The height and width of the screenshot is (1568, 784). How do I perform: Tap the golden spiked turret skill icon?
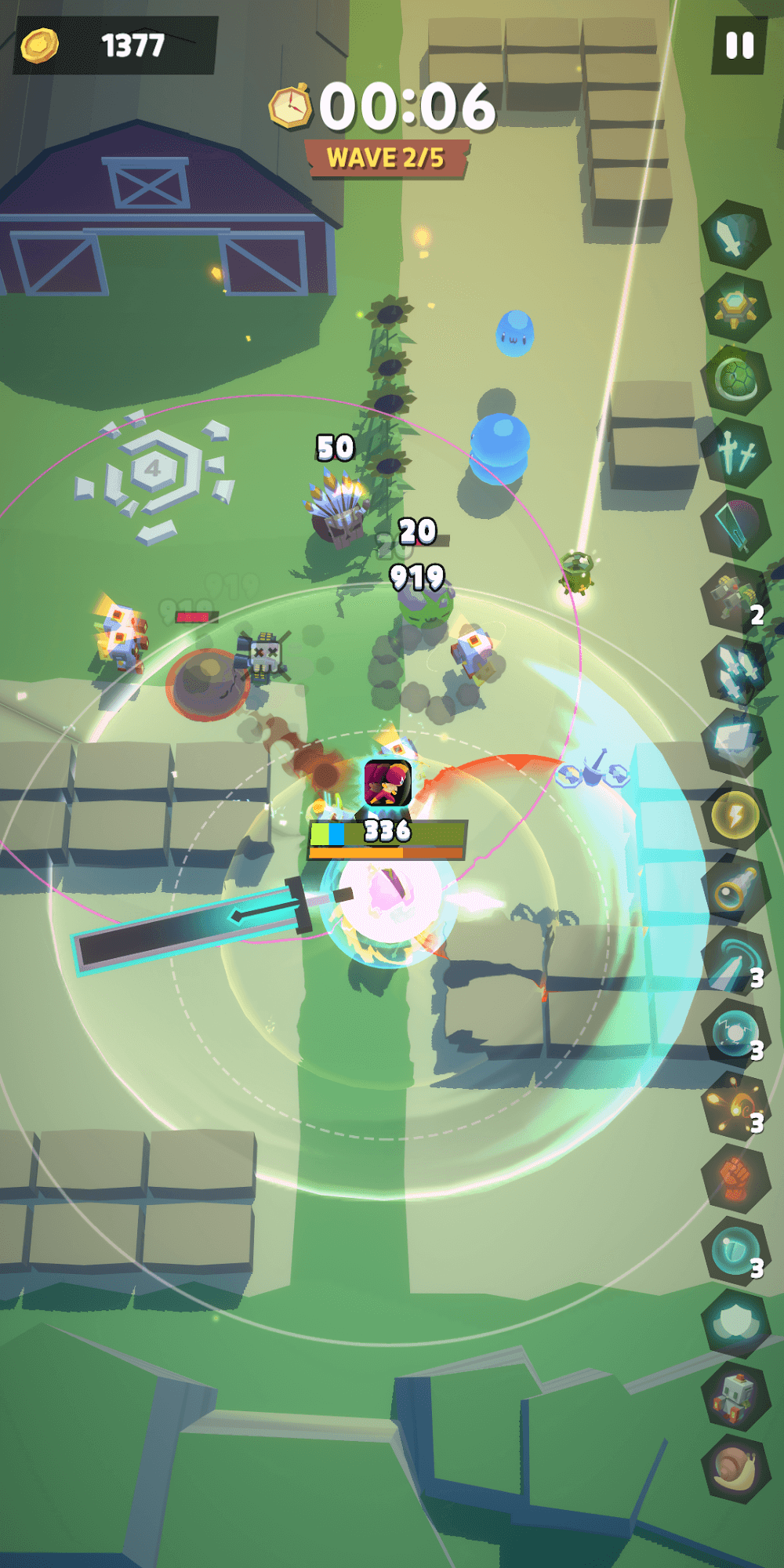735,309
